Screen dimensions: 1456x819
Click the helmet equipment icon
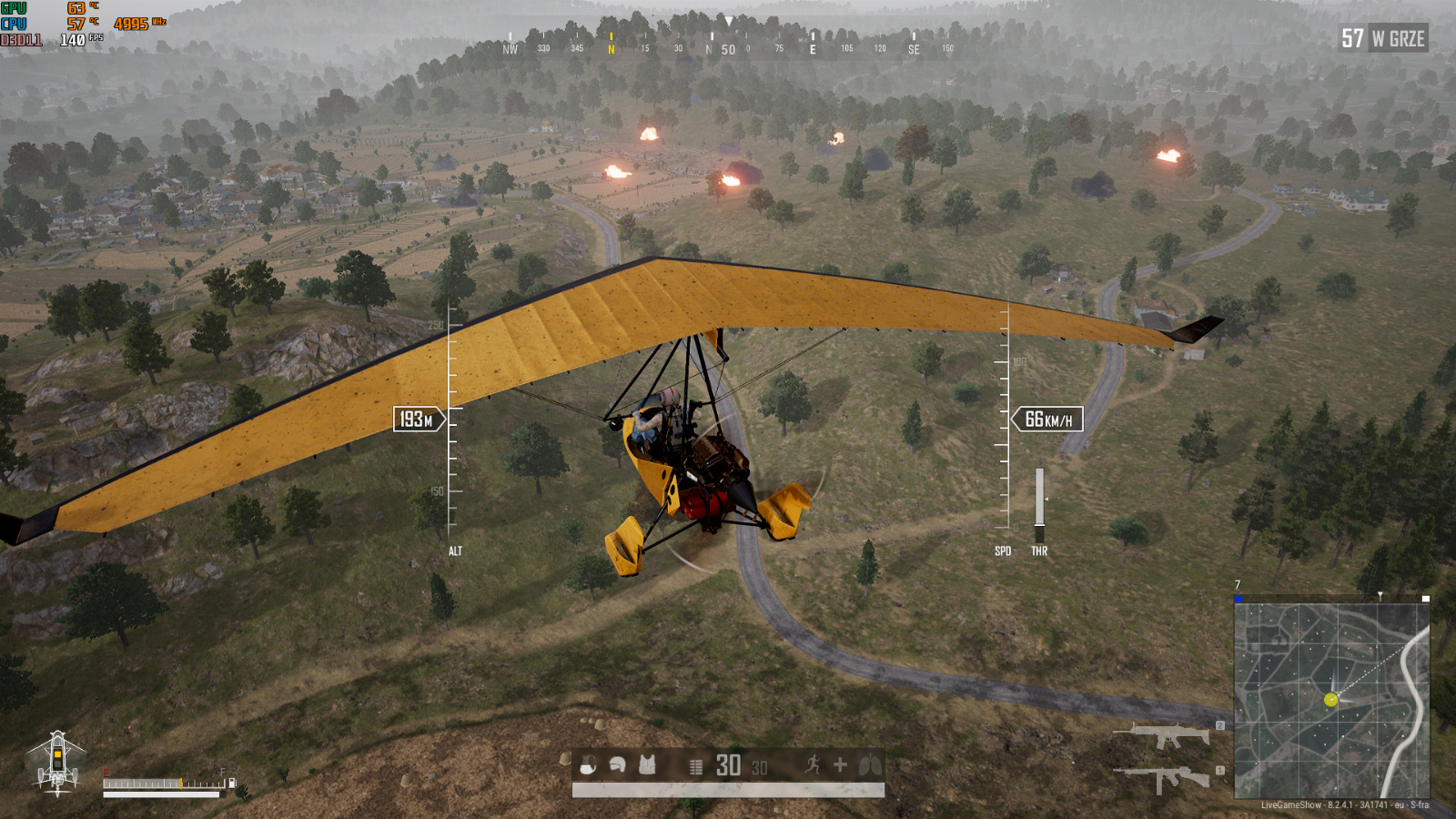[618, 765]
